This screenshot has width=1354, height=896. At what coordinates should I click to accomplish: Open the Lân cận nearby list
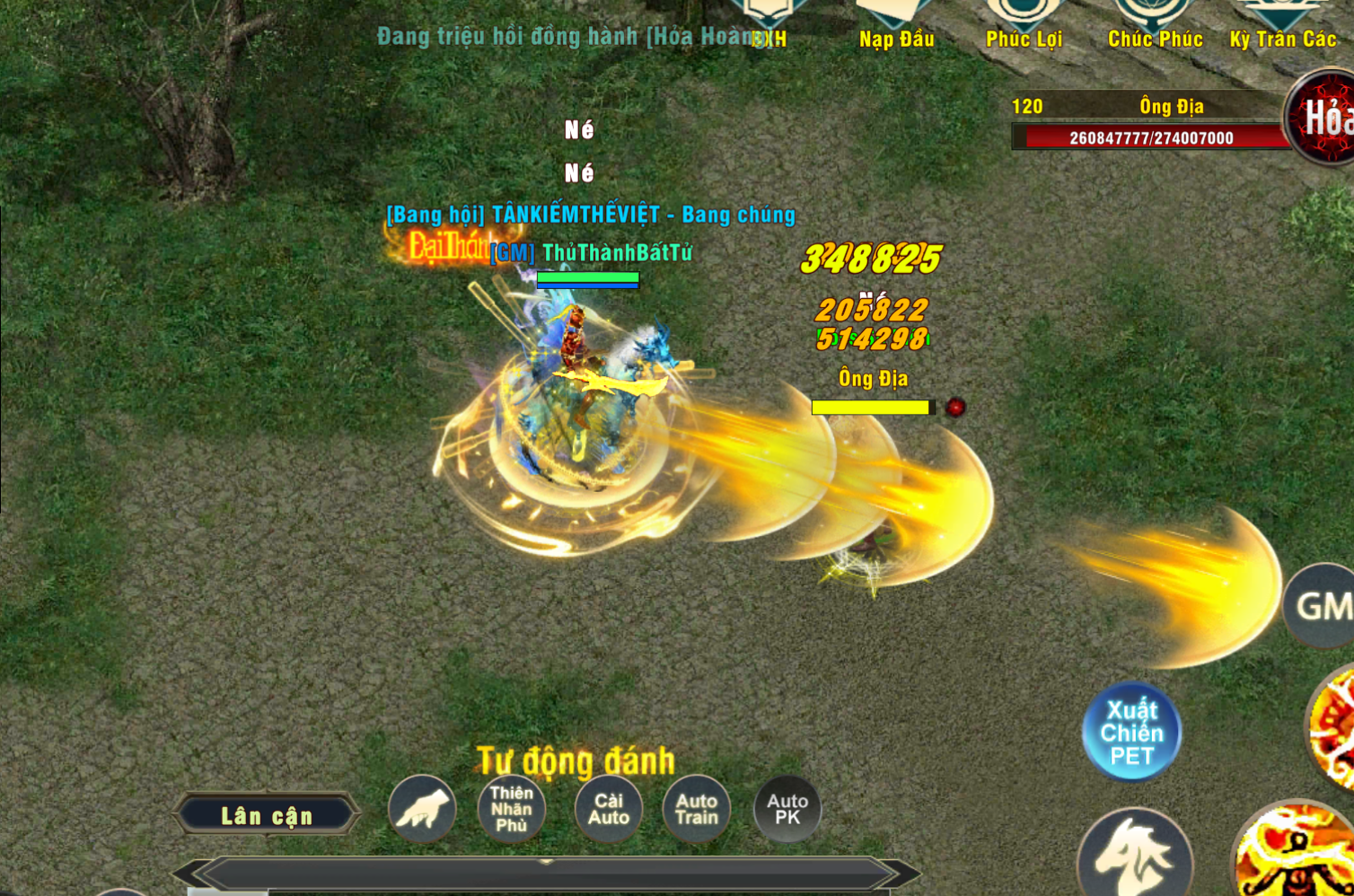point(267,815)
